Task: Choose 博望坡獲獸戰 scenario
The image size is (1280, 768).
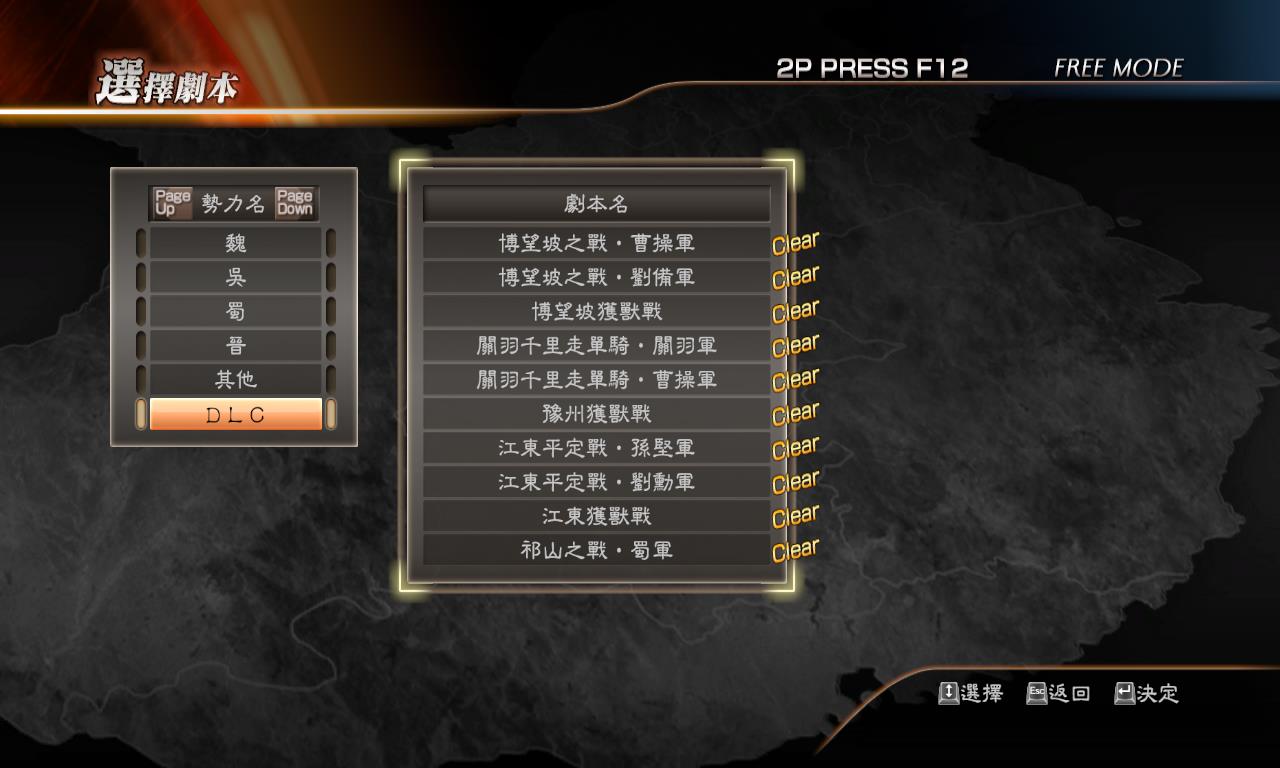Action: point(596,311)
